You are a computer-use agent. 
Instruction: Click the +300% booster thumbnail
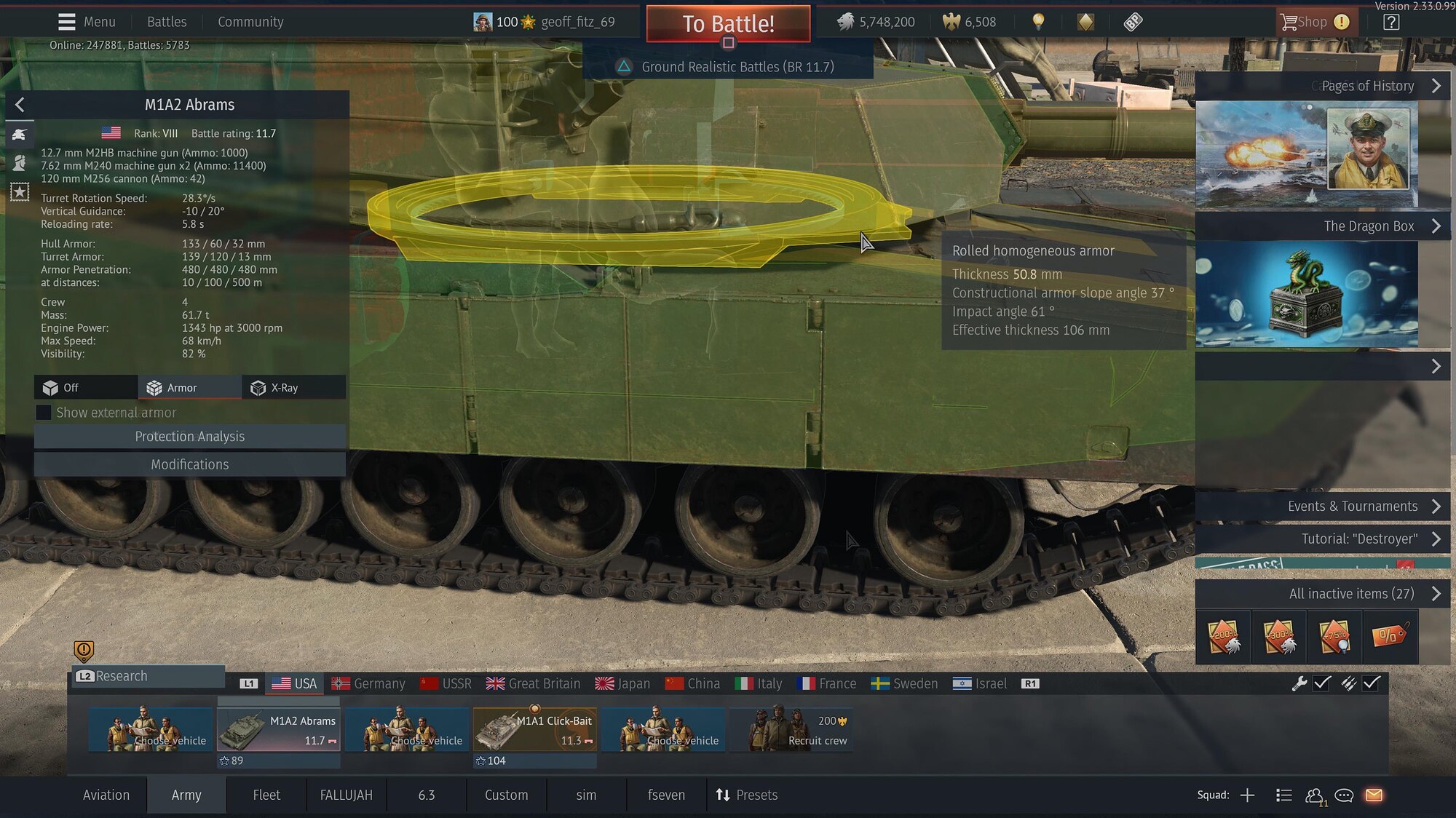click(x=1279, y=636)
